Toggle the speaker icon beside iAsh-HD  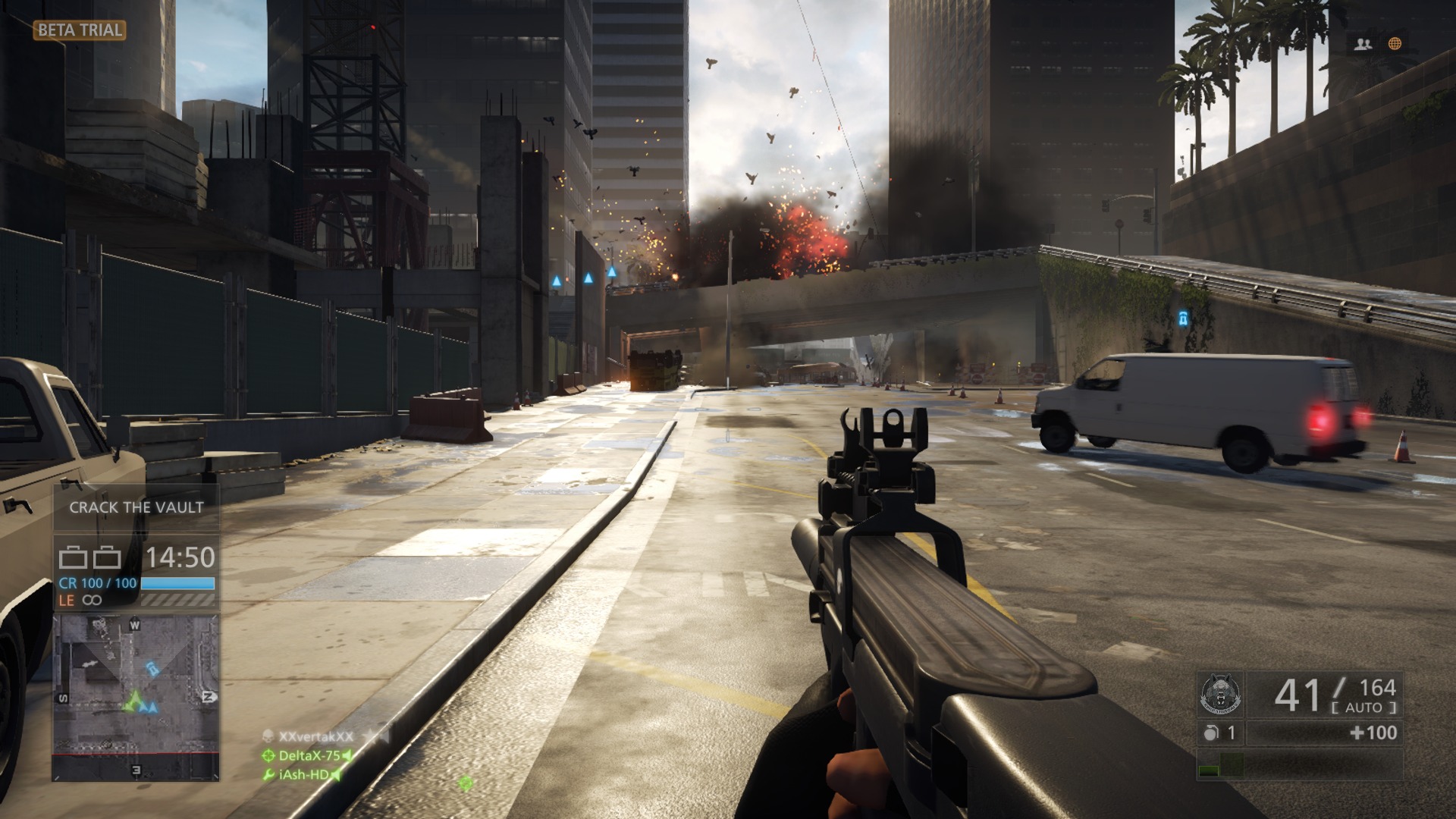tap(335, 775)
